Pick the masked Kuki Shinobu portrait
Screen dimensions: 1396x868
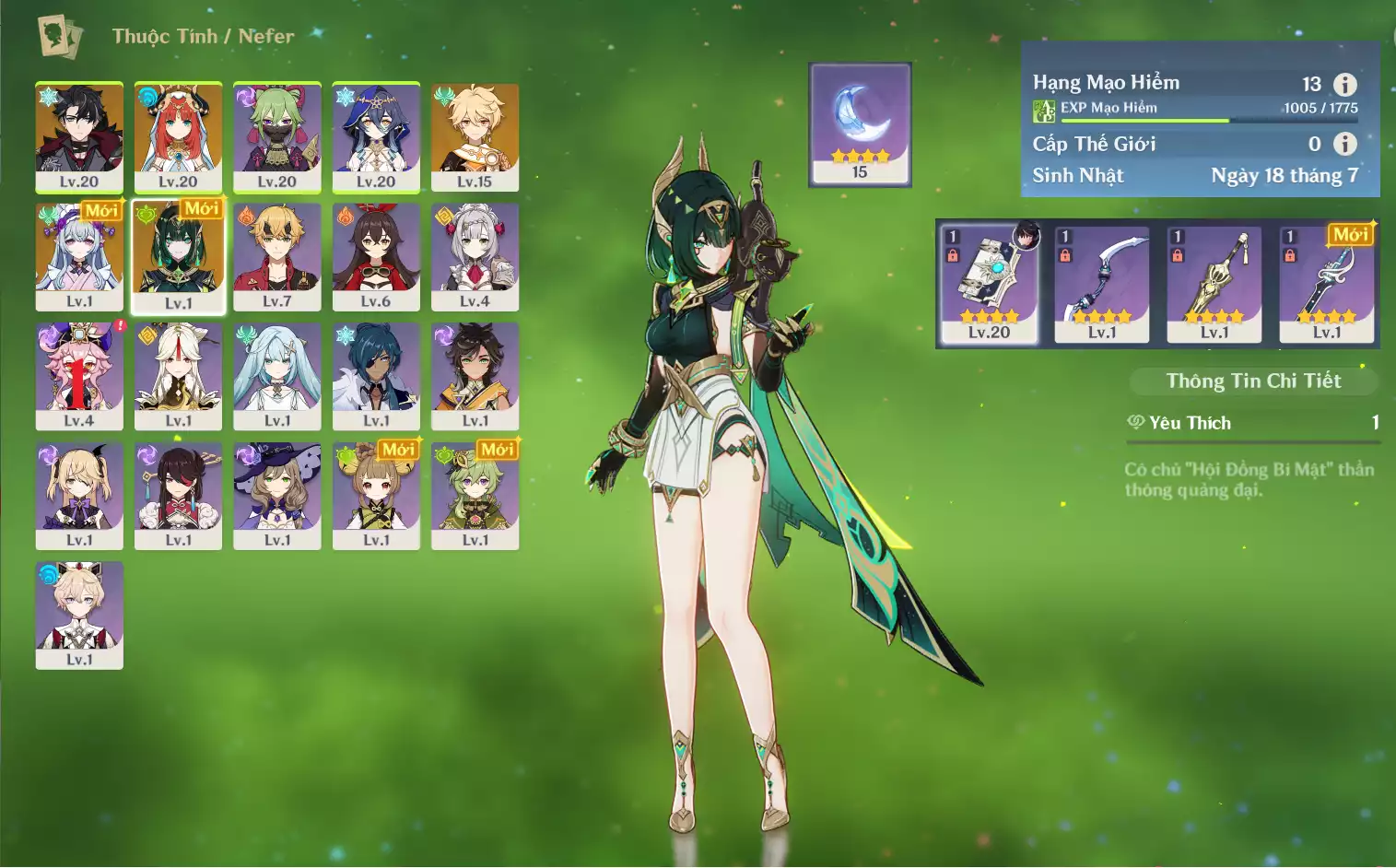coord(277,136)
